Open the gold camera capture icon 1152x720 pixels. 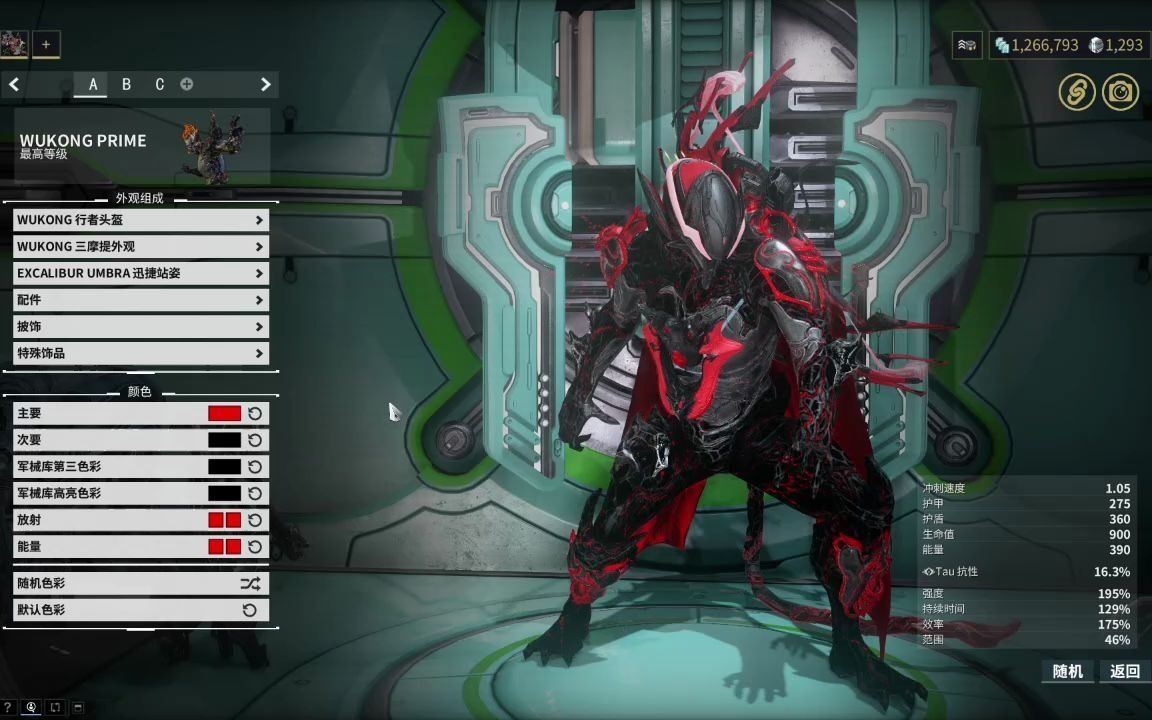click(x=1120, y=93)
